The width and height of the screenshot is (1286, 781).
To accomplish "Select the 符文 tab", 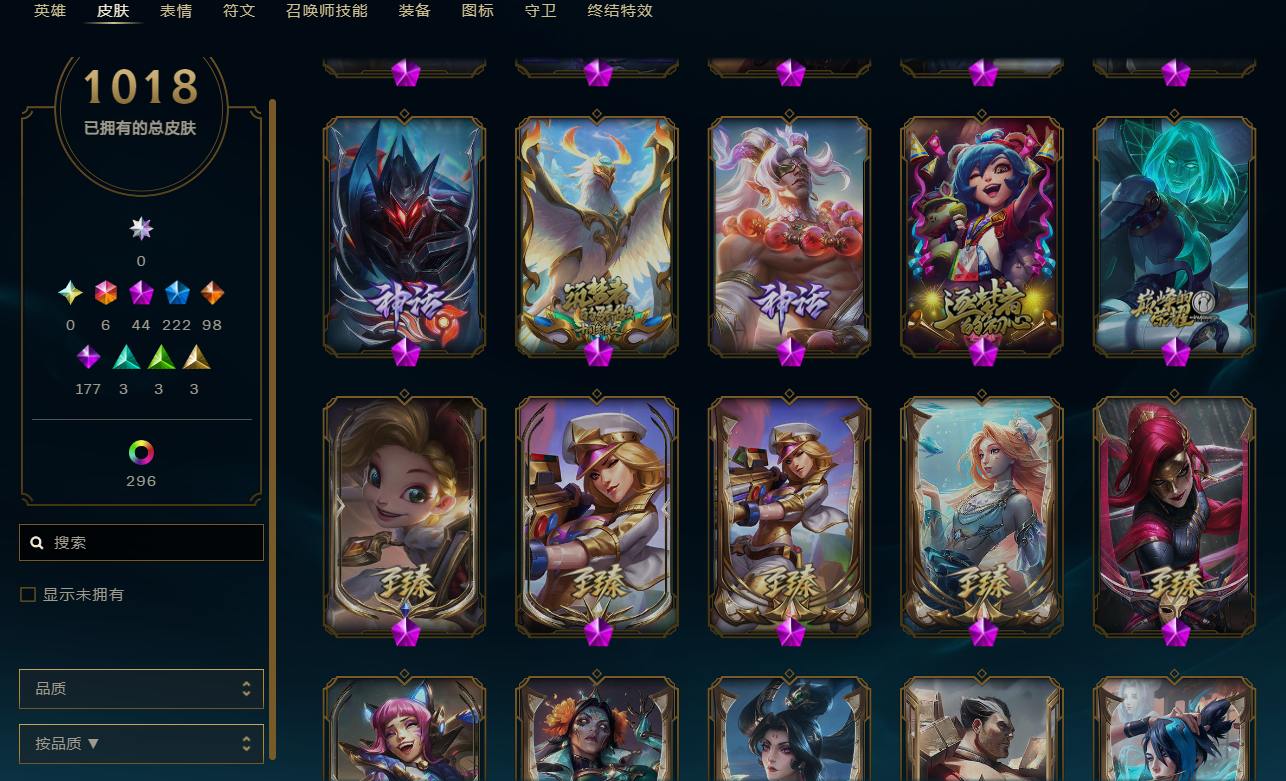I will point(239,11).
